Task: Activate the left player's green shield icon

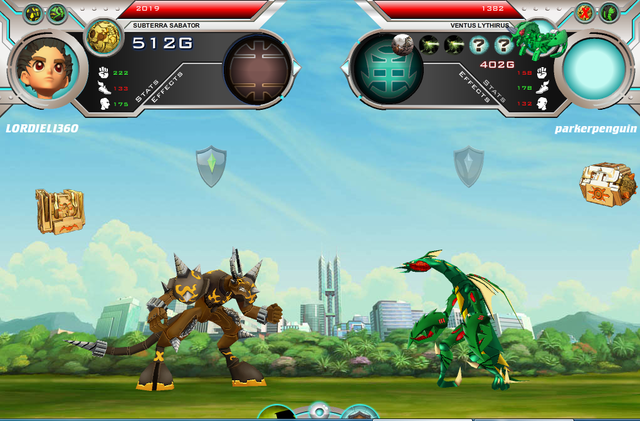Action: click(x=210, y=166)
